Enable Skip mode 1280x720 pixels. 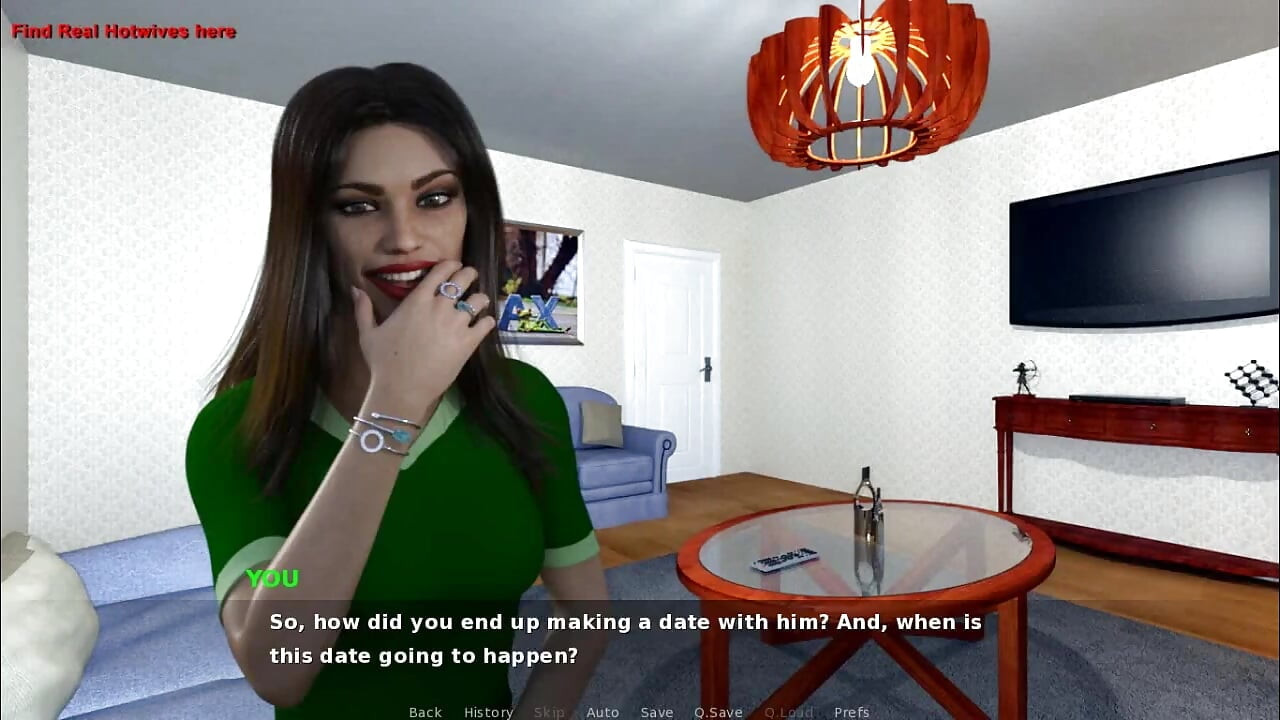coord(549,711)
